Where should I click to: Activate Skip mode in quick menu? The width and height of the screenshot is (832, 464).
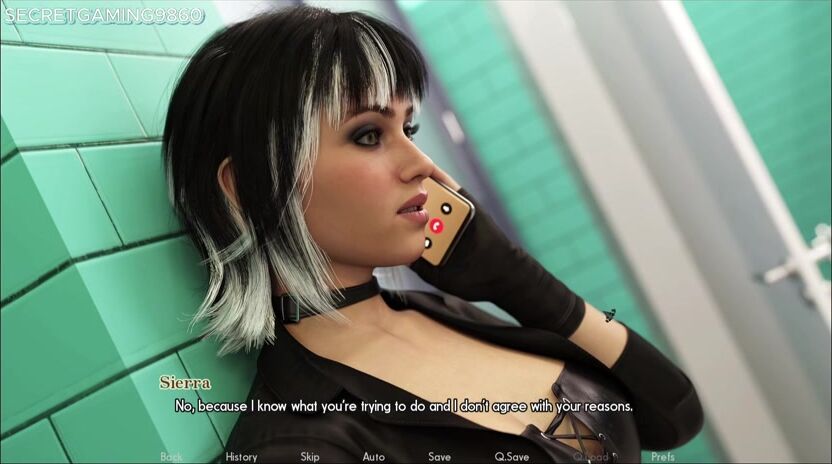tap(310, 457)
